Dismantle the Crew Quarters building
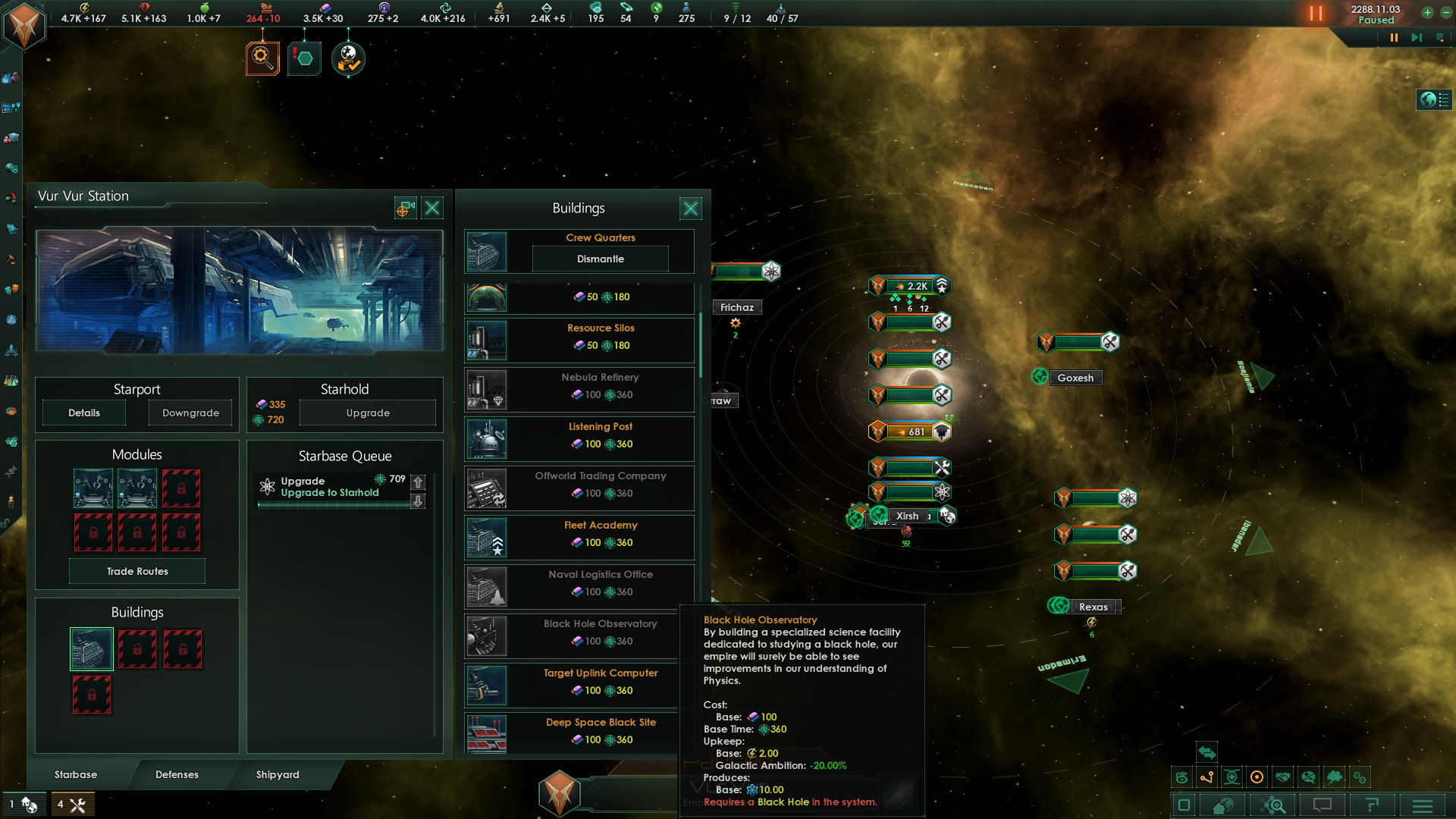This screenshot has width=1456, height=819. (600, 259)
